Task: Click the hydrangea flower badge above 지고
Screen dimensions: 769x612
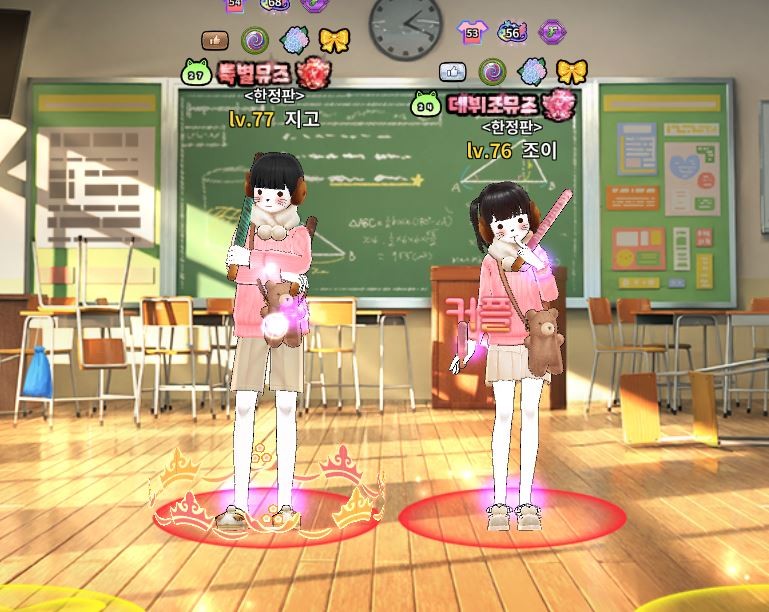Action: pos(295,40)
